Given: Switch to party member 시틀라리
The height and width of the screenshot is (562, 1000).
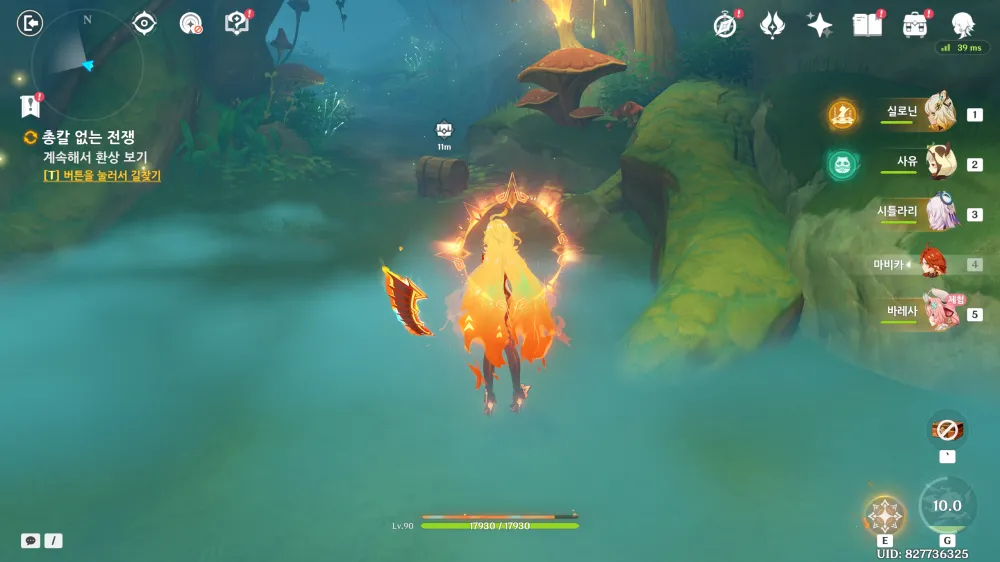Looking at the screenshot, I should coord(938,212).
